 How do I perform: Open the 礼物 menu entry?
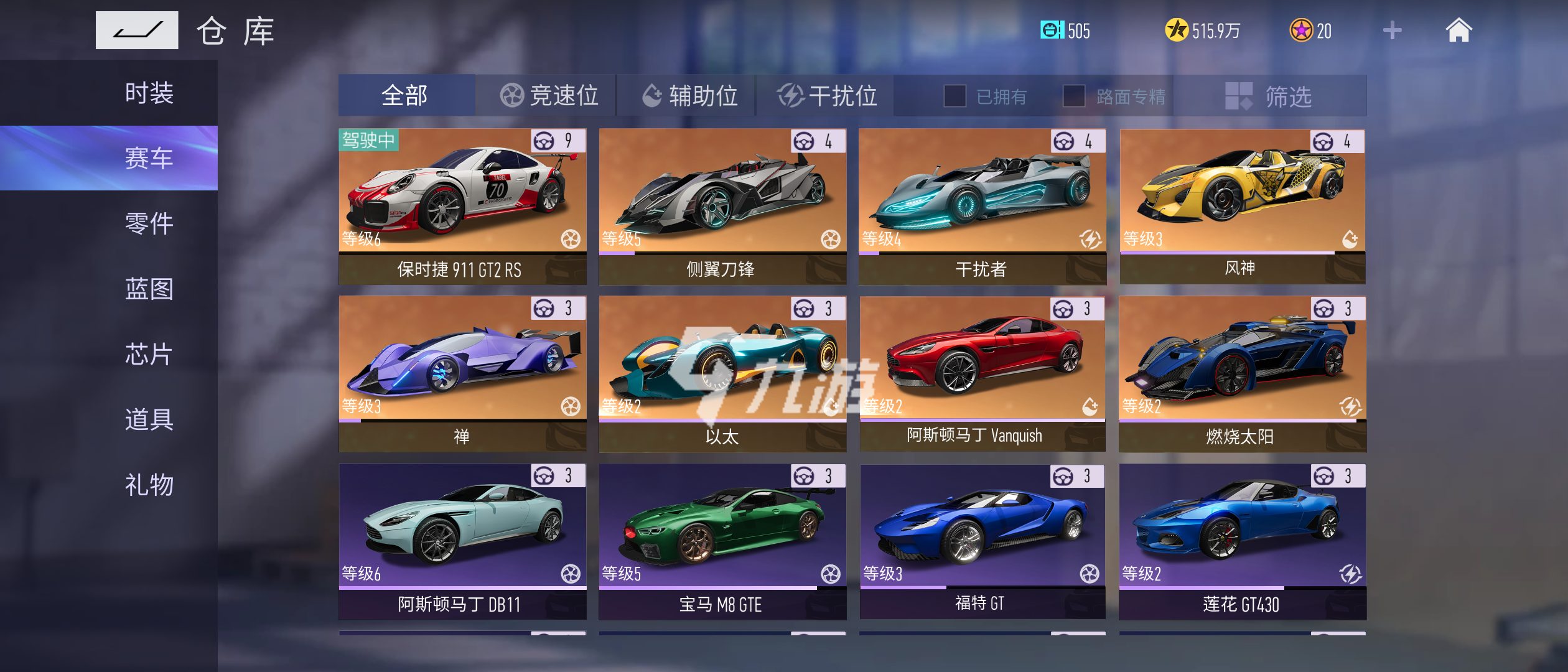tap(149, 485)
